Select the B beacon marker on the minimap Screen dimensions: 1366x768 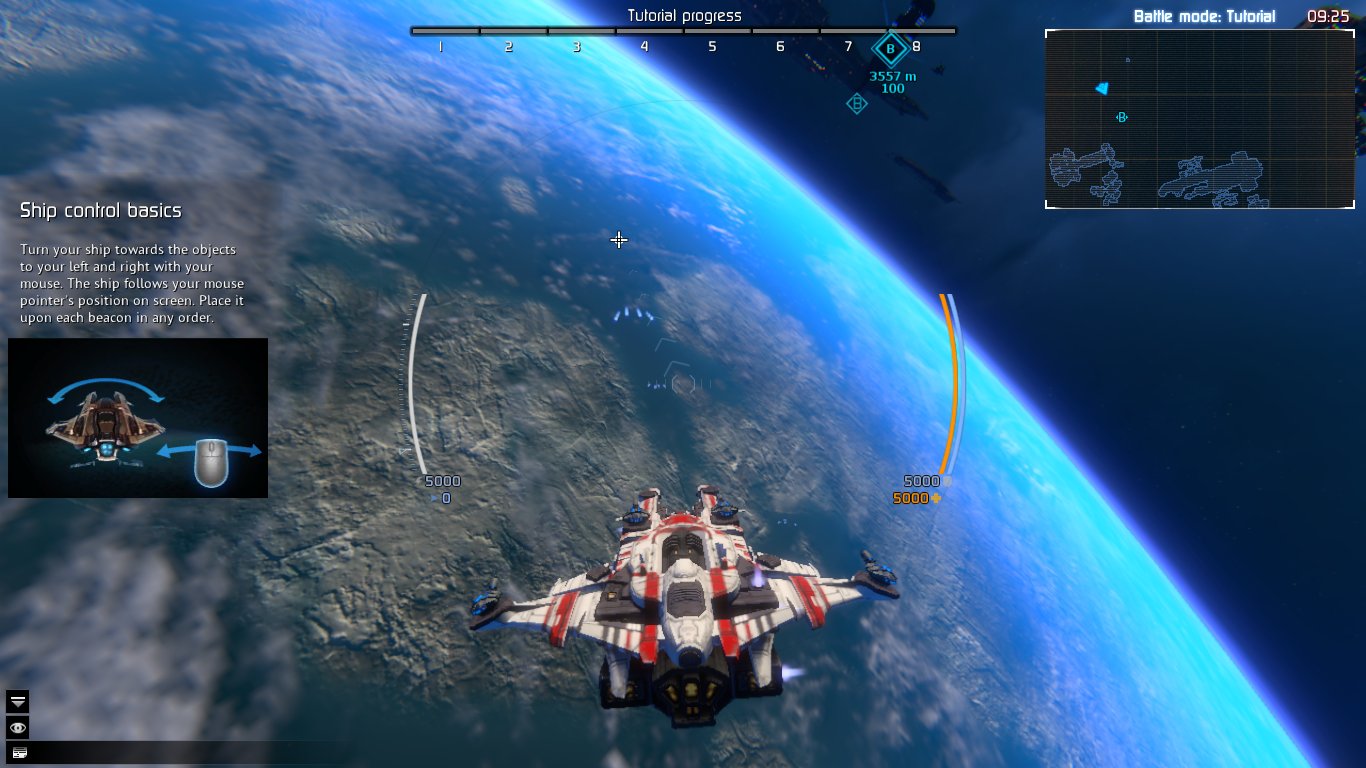(x=1121, y=116)
